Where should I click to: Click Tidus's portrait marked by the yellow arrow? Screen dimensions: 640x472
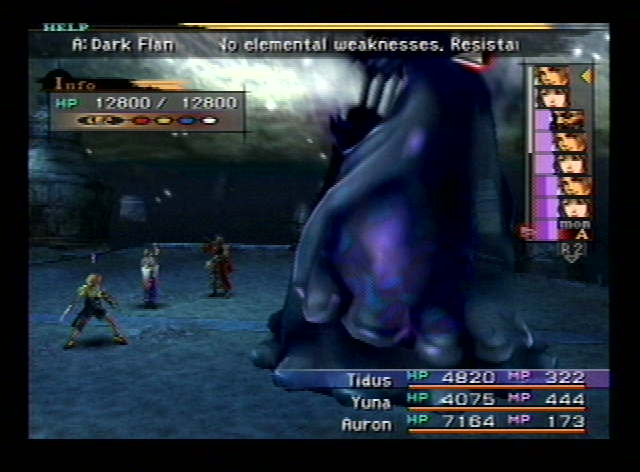pos(552,77)
